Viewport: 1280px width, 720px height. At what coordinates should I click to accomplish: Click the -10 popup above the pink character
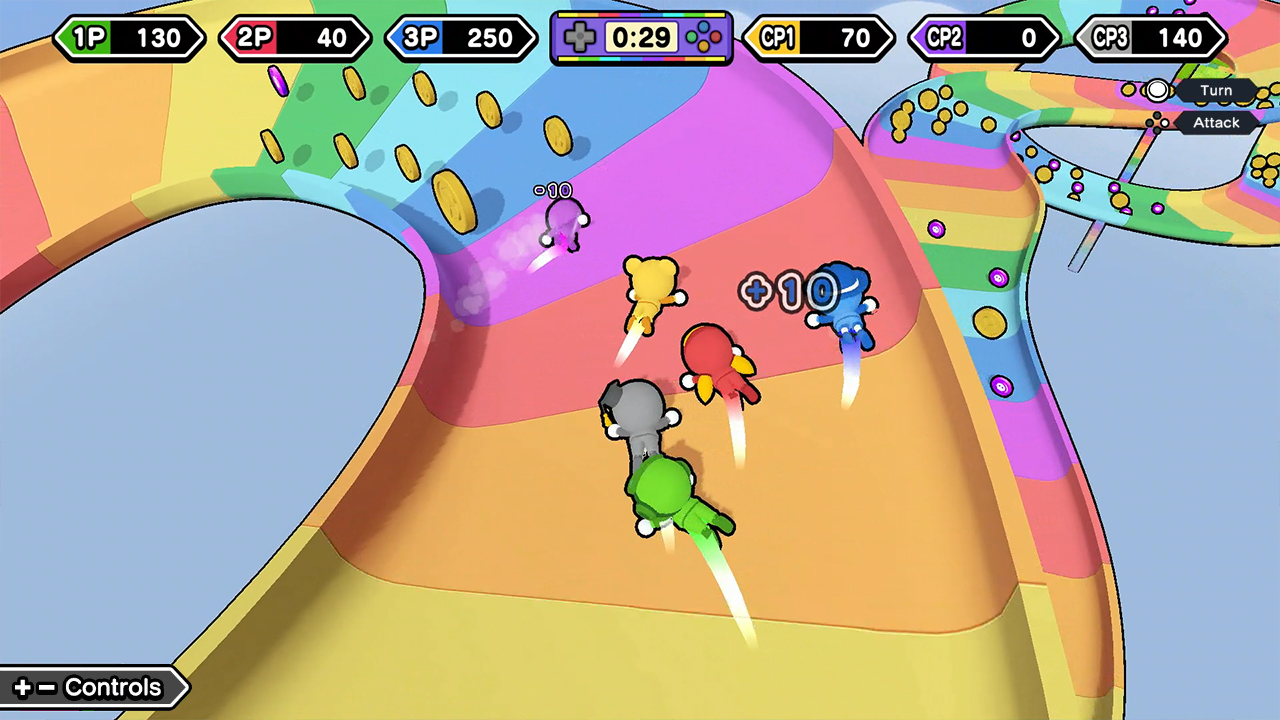point(554,189)
